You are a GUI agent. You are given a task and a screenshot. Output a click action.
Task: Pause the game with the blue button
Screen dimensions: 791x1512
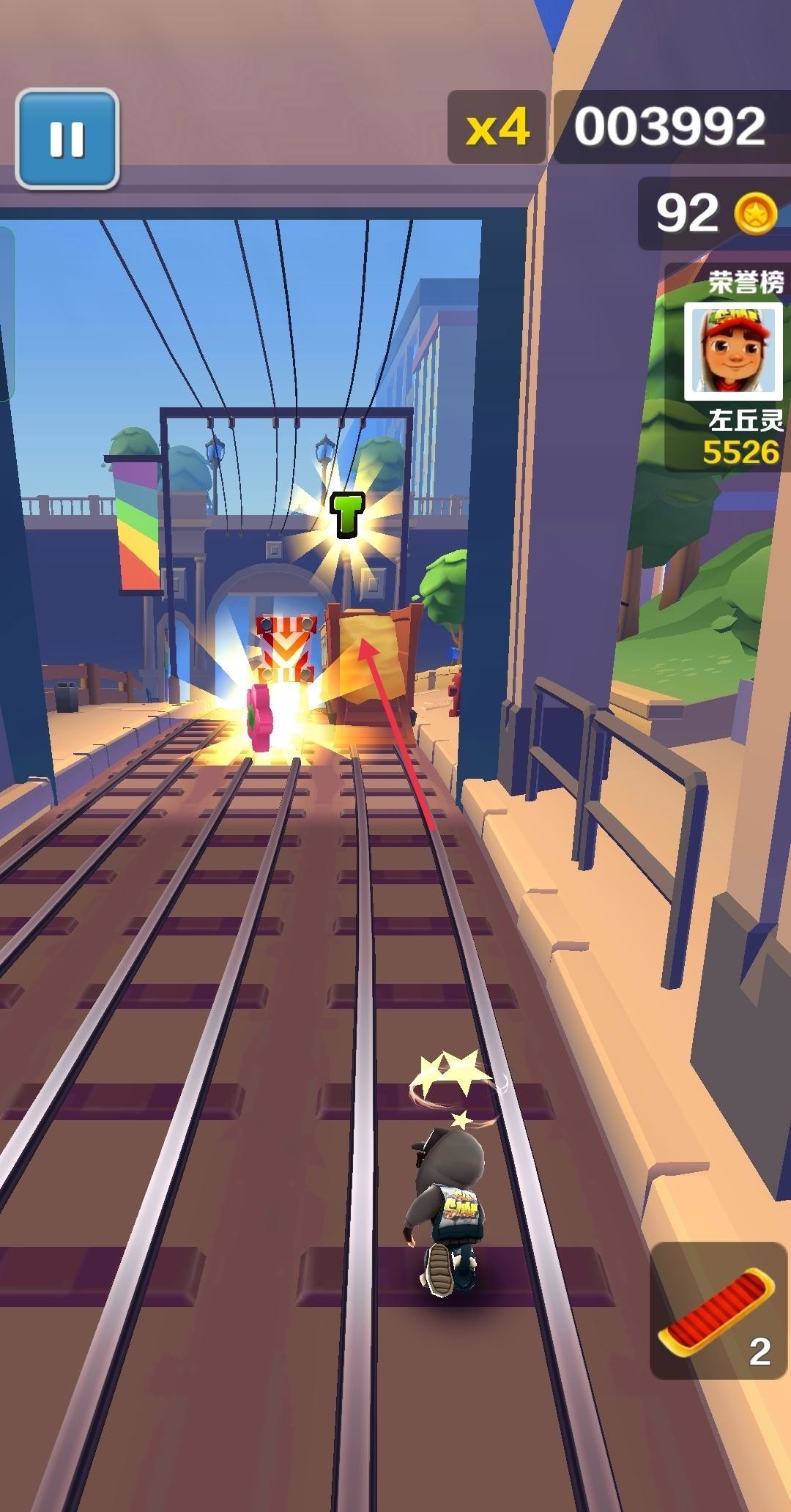click(x=67, y=138)
